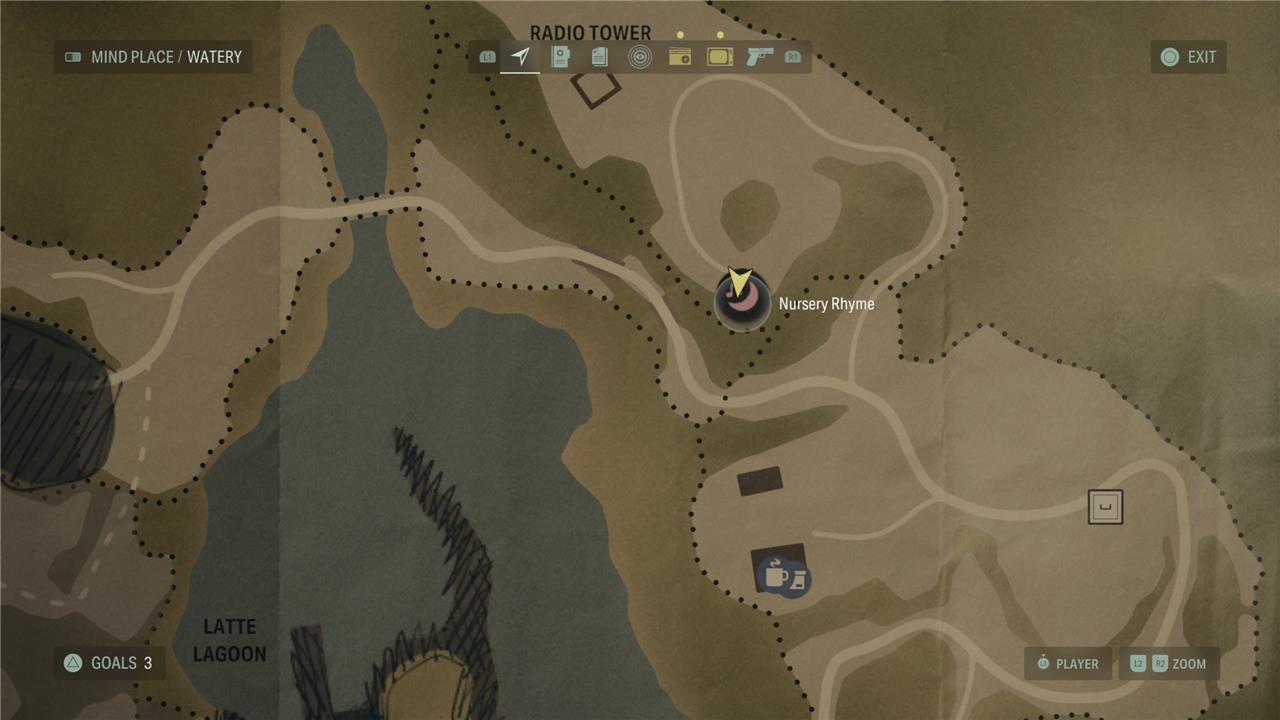Switch to the documents pages tab
The height and width of the screenshot is (720, 1280).
[600, 57]
